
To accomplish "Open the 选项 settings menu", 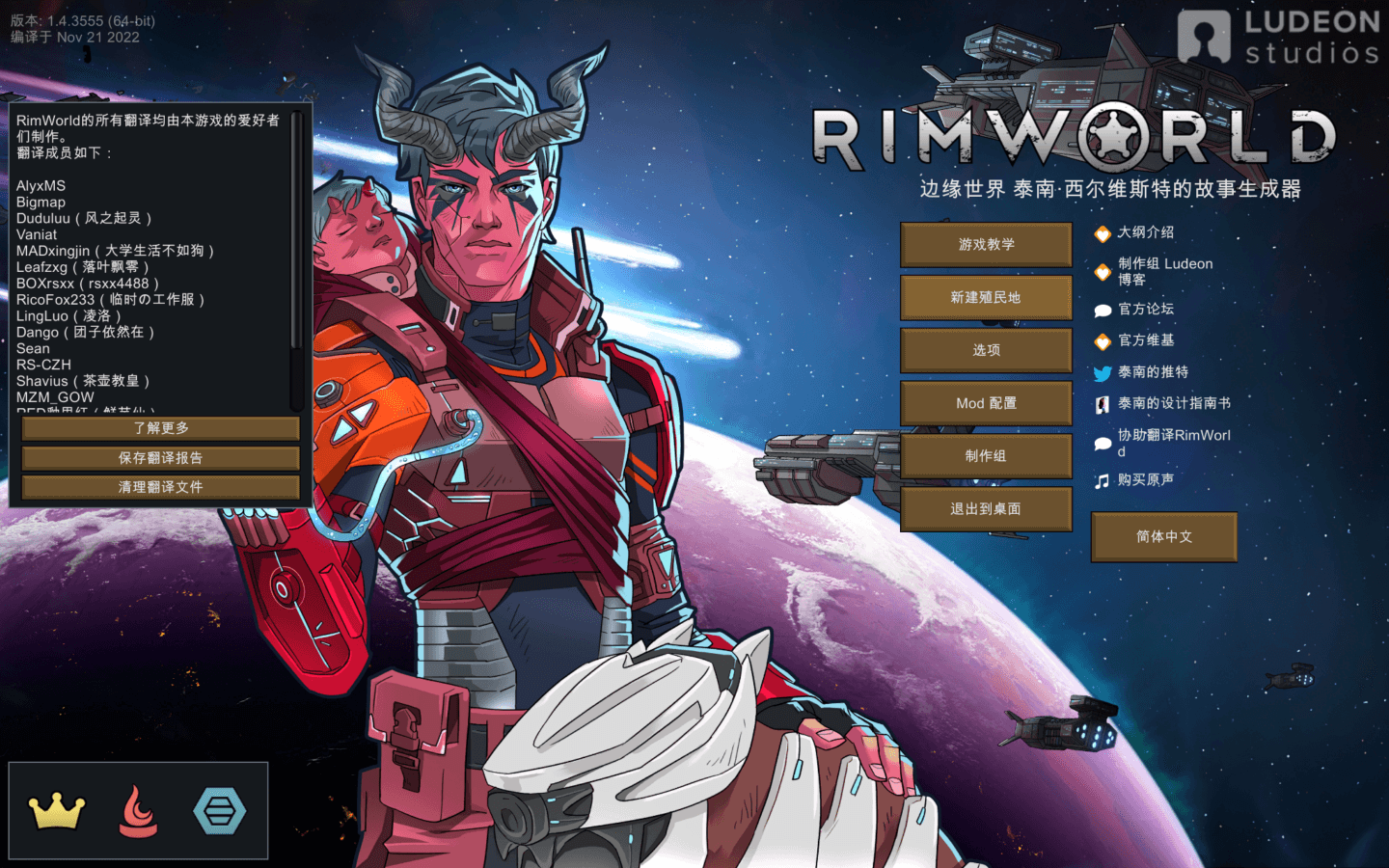I will pyautogui.click(x=985, y=349).
